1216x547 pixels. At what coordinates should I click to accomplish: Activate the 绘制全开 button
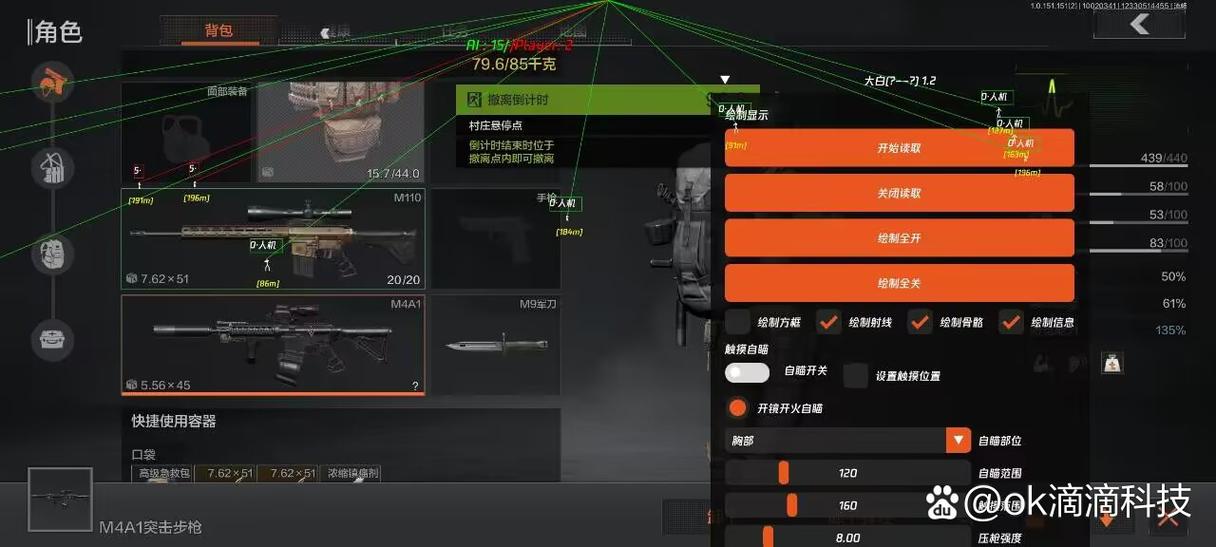click(899, 238)
